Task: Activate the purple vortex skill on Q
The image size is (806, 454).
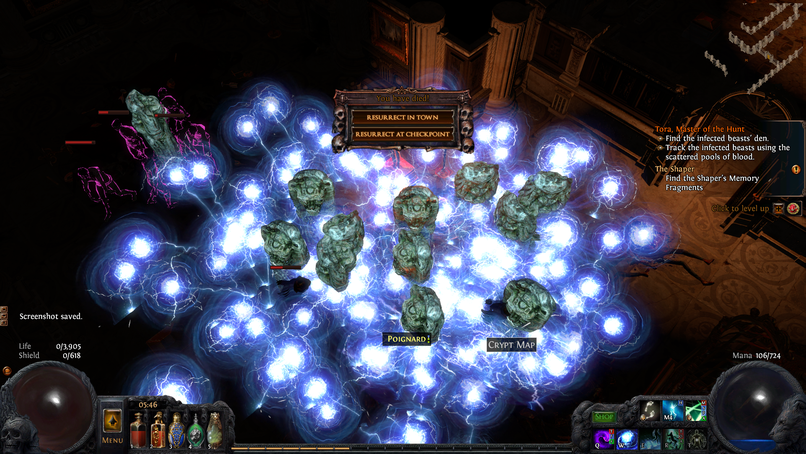Action: pos(605,439)
